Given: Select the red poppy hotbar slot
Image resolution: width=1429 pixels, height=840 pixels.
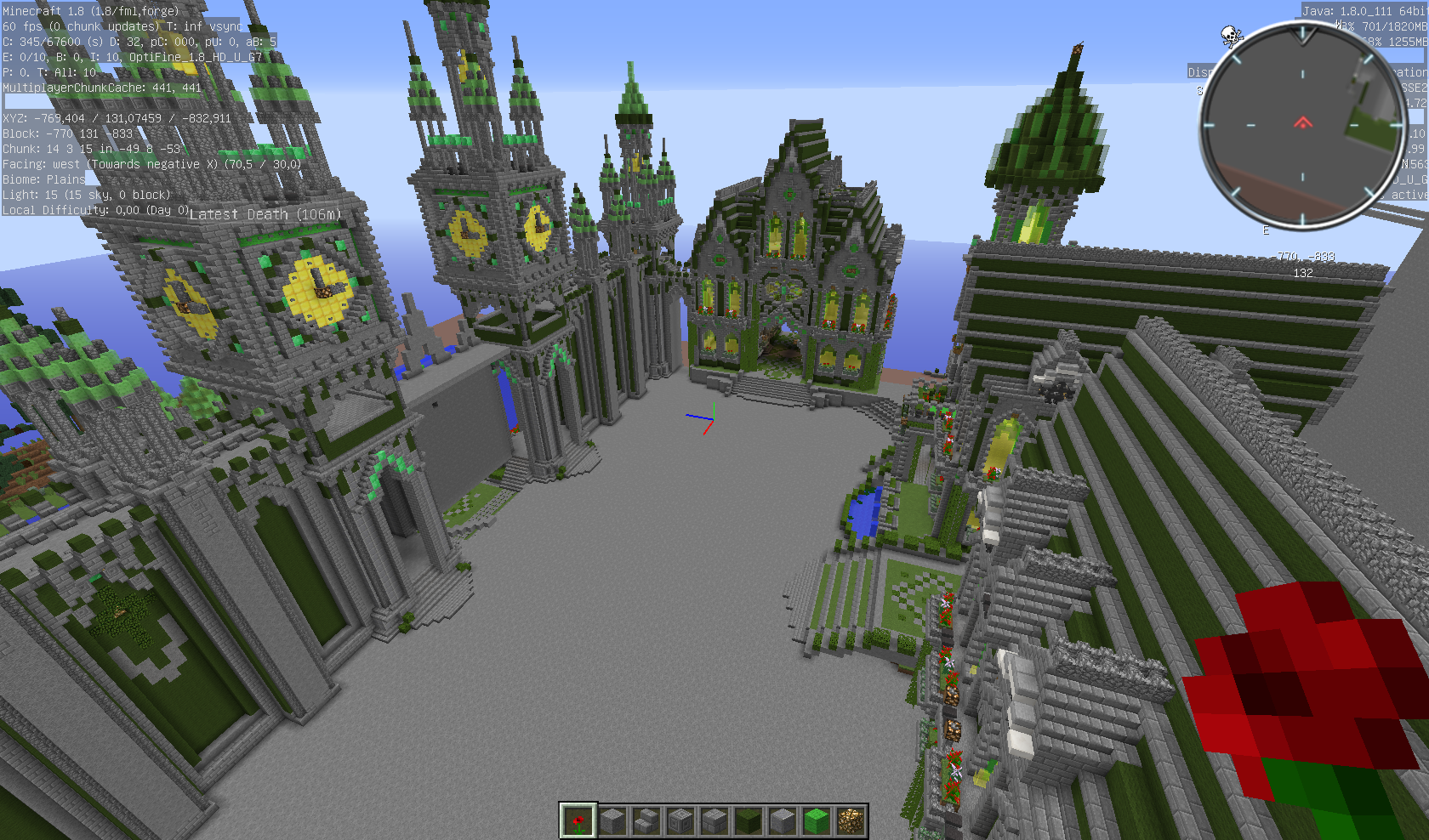Looking at the screenshot, I should tap(578, 820).
